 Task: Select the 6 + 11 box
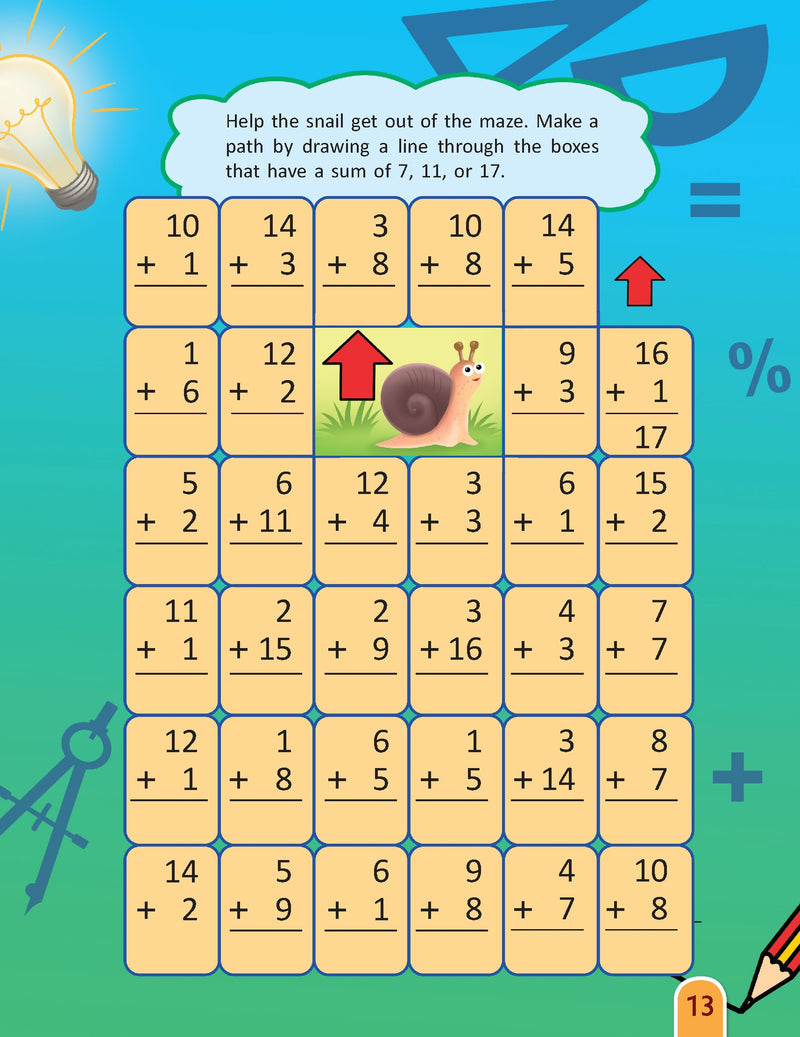pyautogui.click(x=266, y=520)
